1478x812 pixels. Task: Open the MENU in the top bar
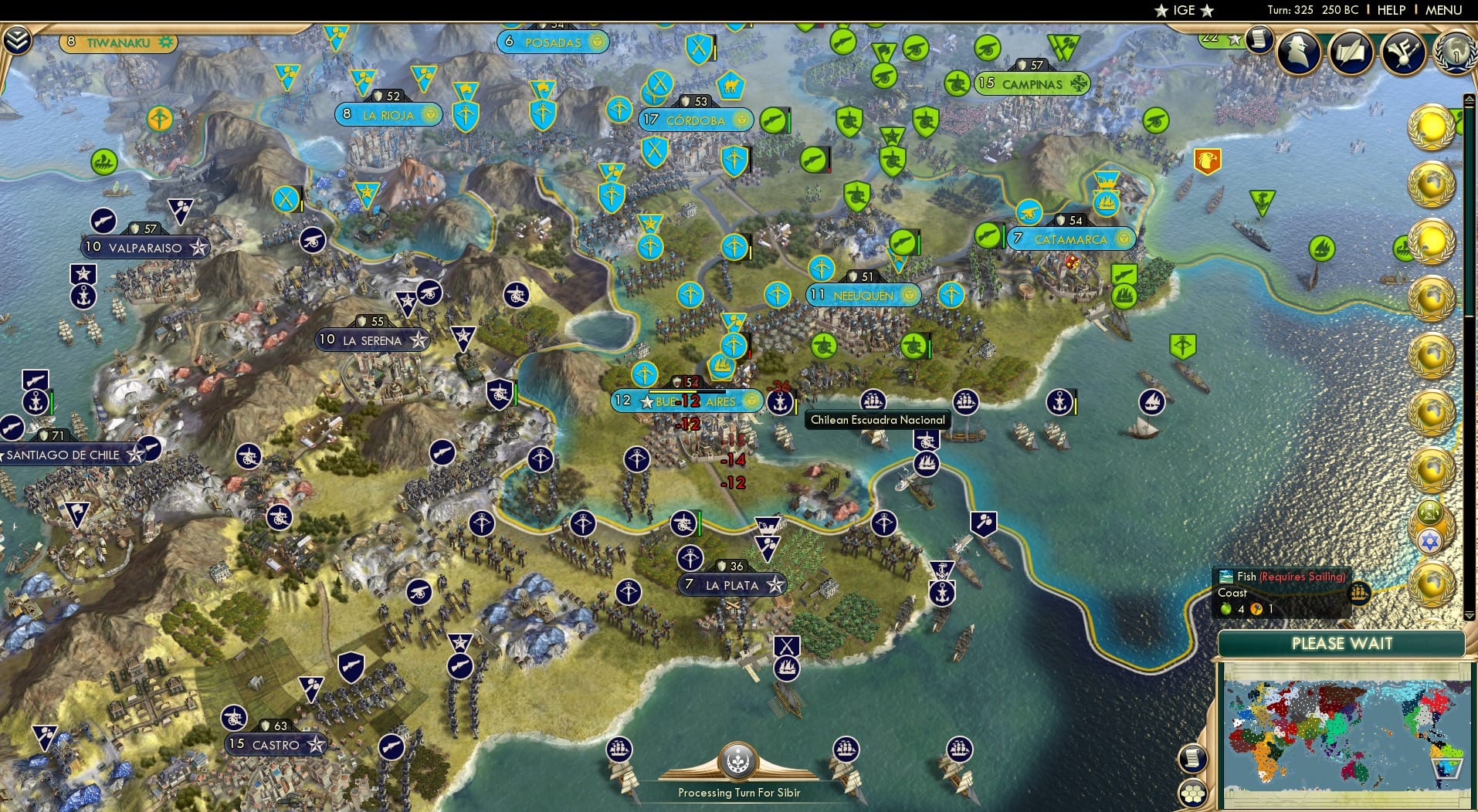(x=1445, y=10)
